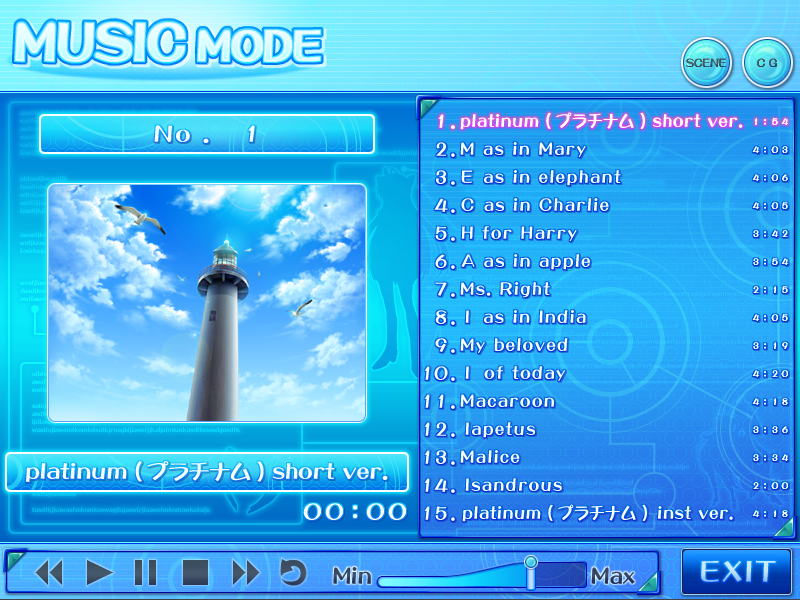
Task: Play track 14 Isandrous
Action: click(x=494, y=486)
